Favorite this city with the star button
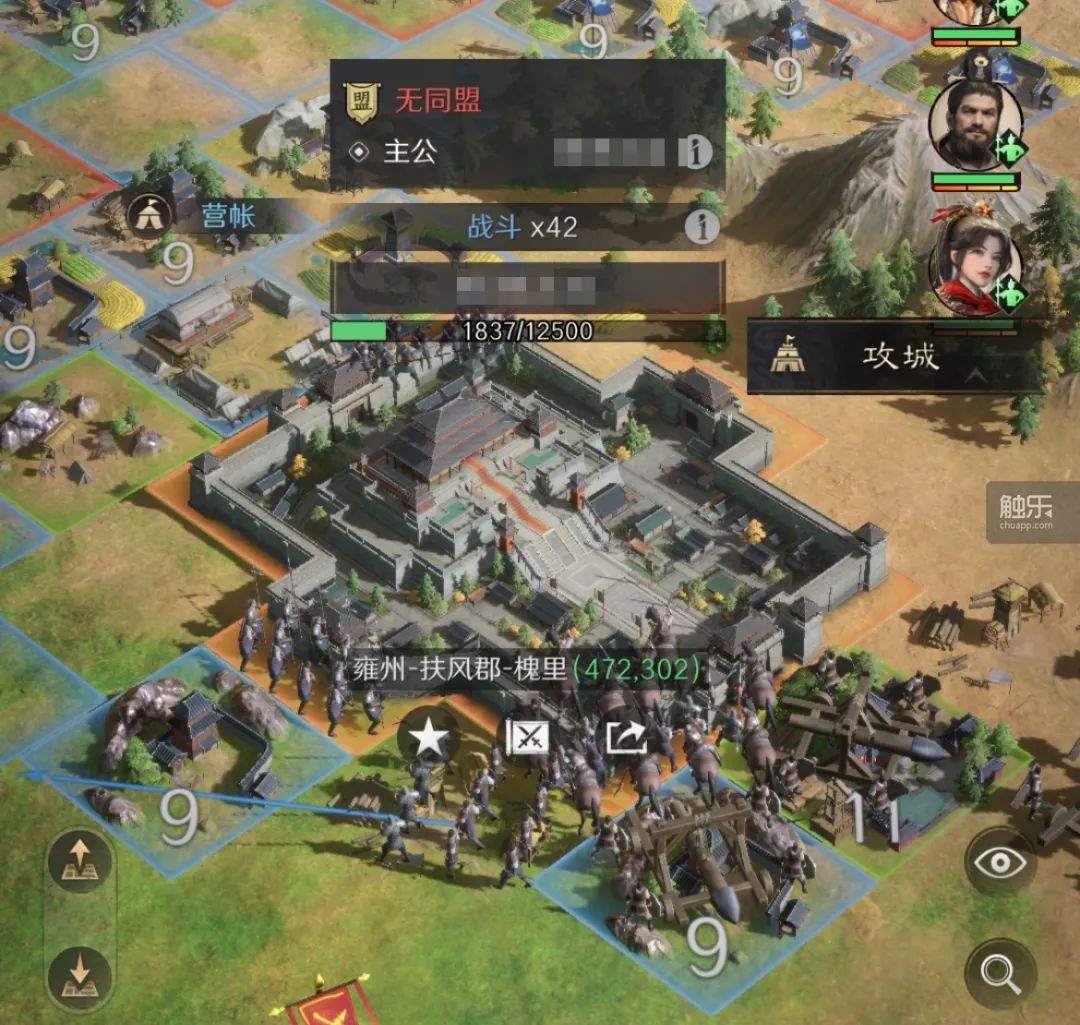Image resolution: width=1080 pixels, height=1025 pixels. [x=429, y=739]
